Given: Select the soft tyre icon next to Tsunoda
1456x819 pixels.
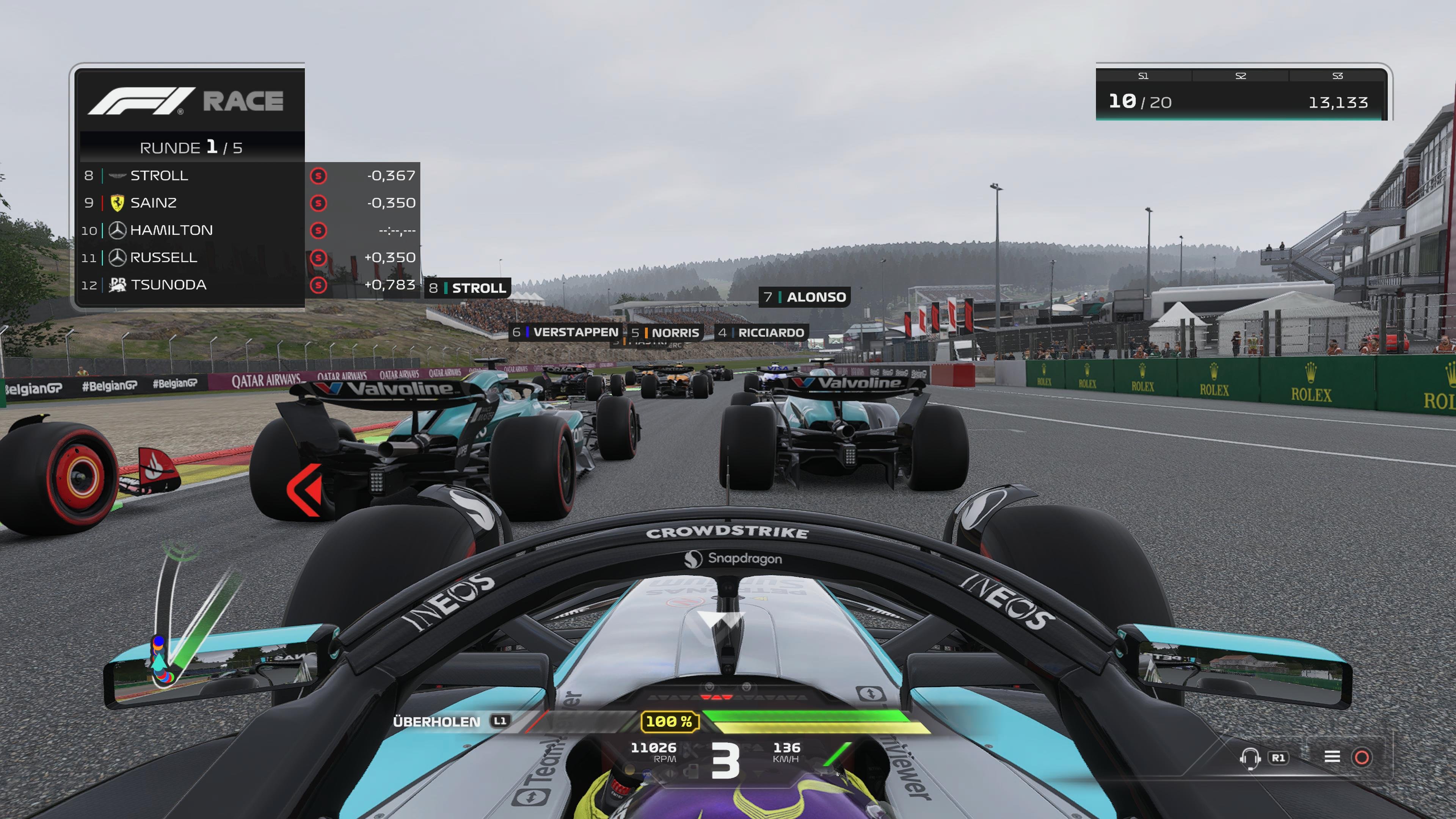Looking at the screenshot, I should [319, 285].
